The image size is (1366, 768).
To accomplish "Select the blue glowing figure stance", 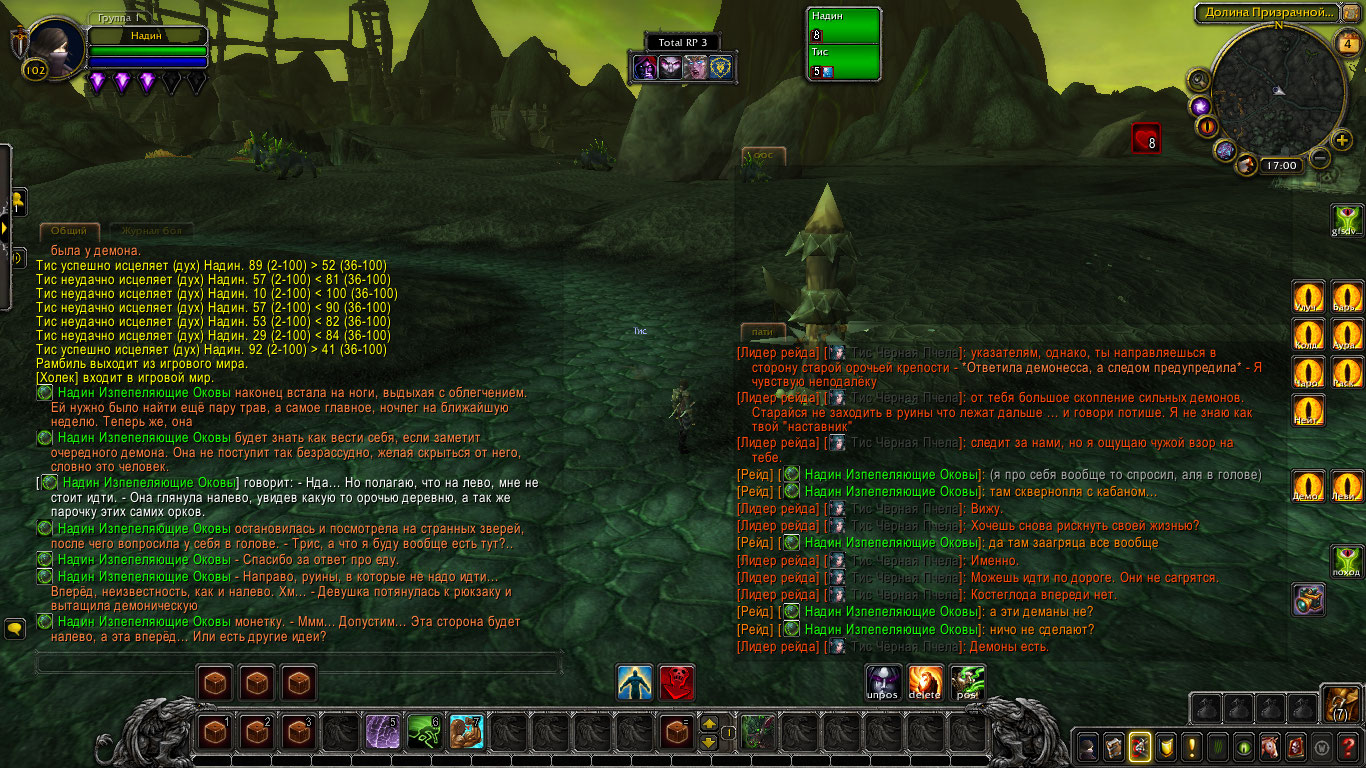I will coord(635,682).
